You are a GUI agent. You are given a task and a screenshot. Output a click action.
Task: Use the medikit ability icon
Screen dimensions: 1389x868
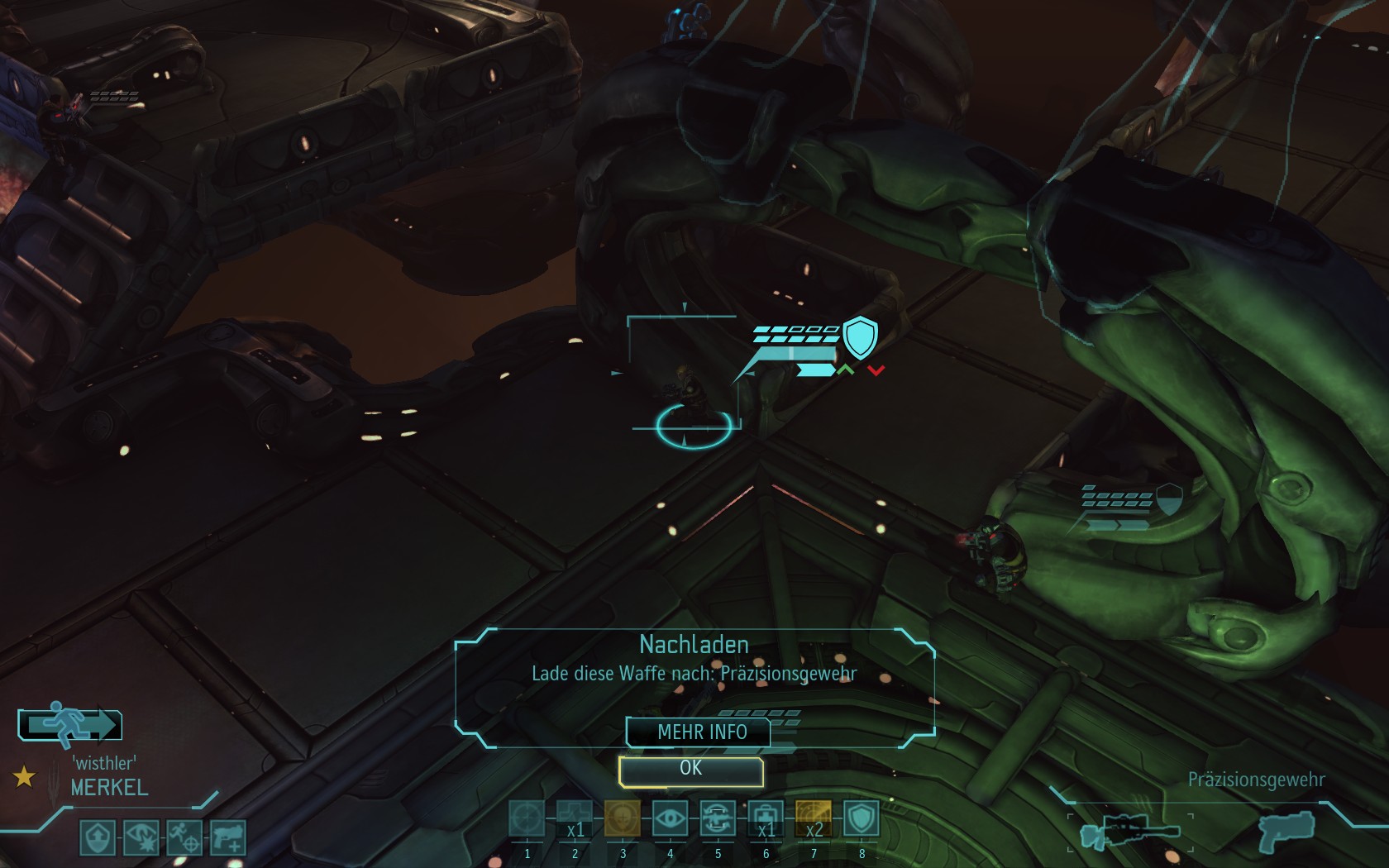pyautogui.click(x=766, y=819)
